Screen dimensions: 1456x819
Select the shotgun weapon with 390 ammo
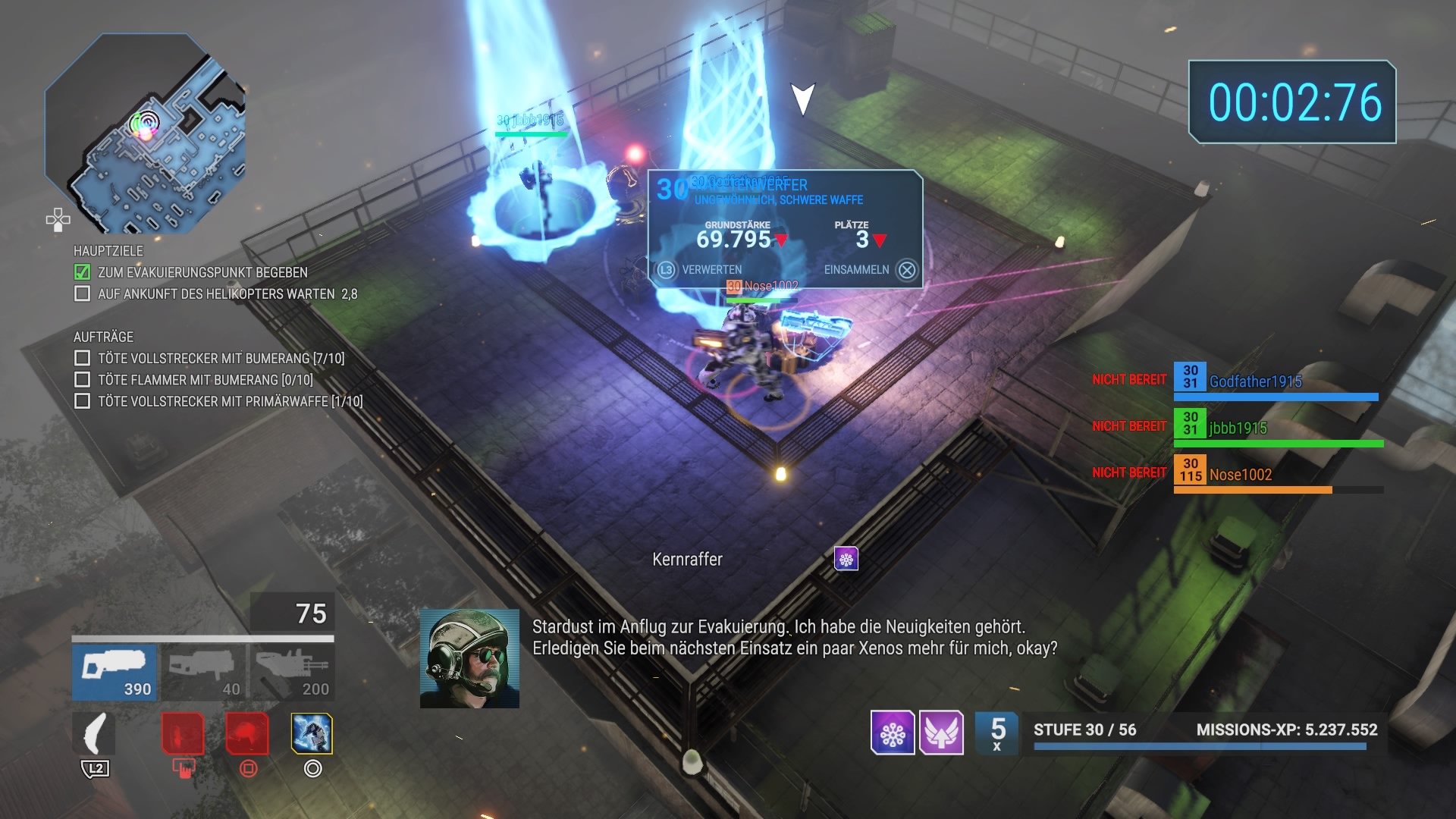pyautogui.click(x=114, y=671)
